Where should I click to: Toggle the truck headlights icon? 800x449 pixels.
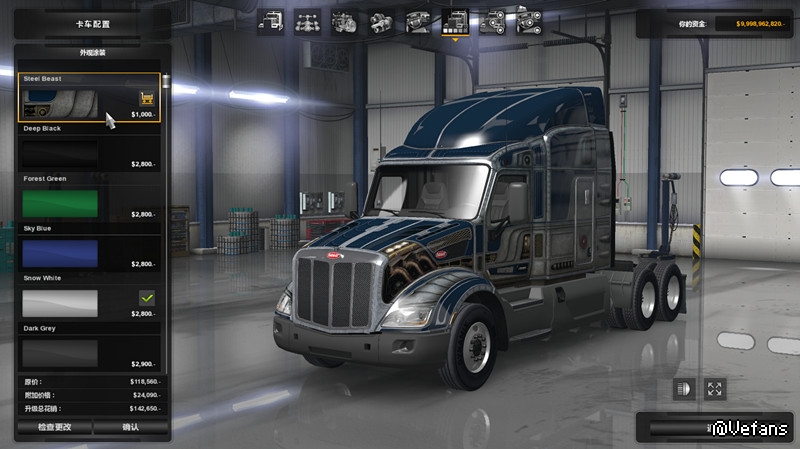(685, 389)
